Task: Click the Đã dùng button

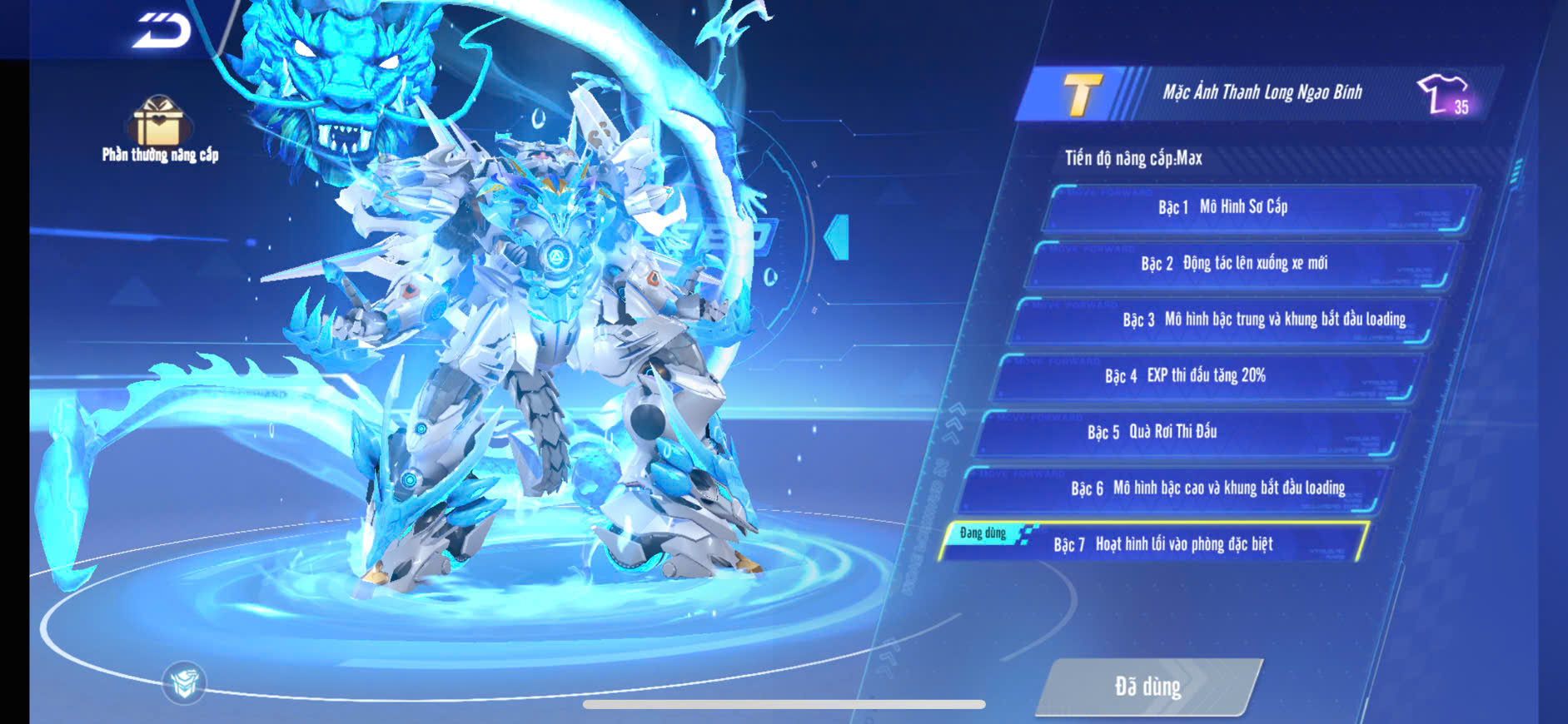Action: 1147,687
